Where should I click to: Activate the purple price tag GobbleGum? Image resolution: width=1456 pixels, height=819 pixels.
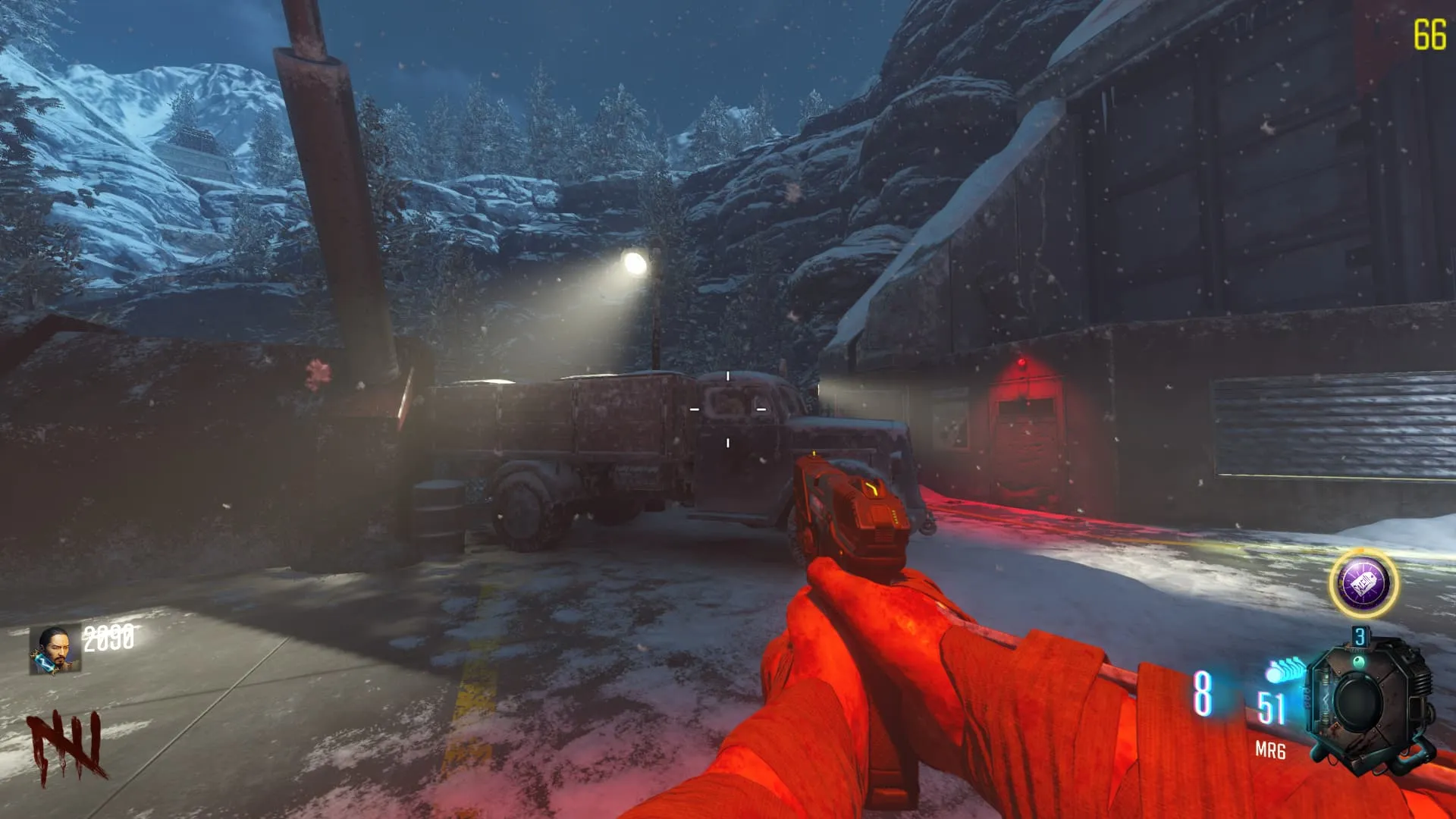pos(1363,583)
